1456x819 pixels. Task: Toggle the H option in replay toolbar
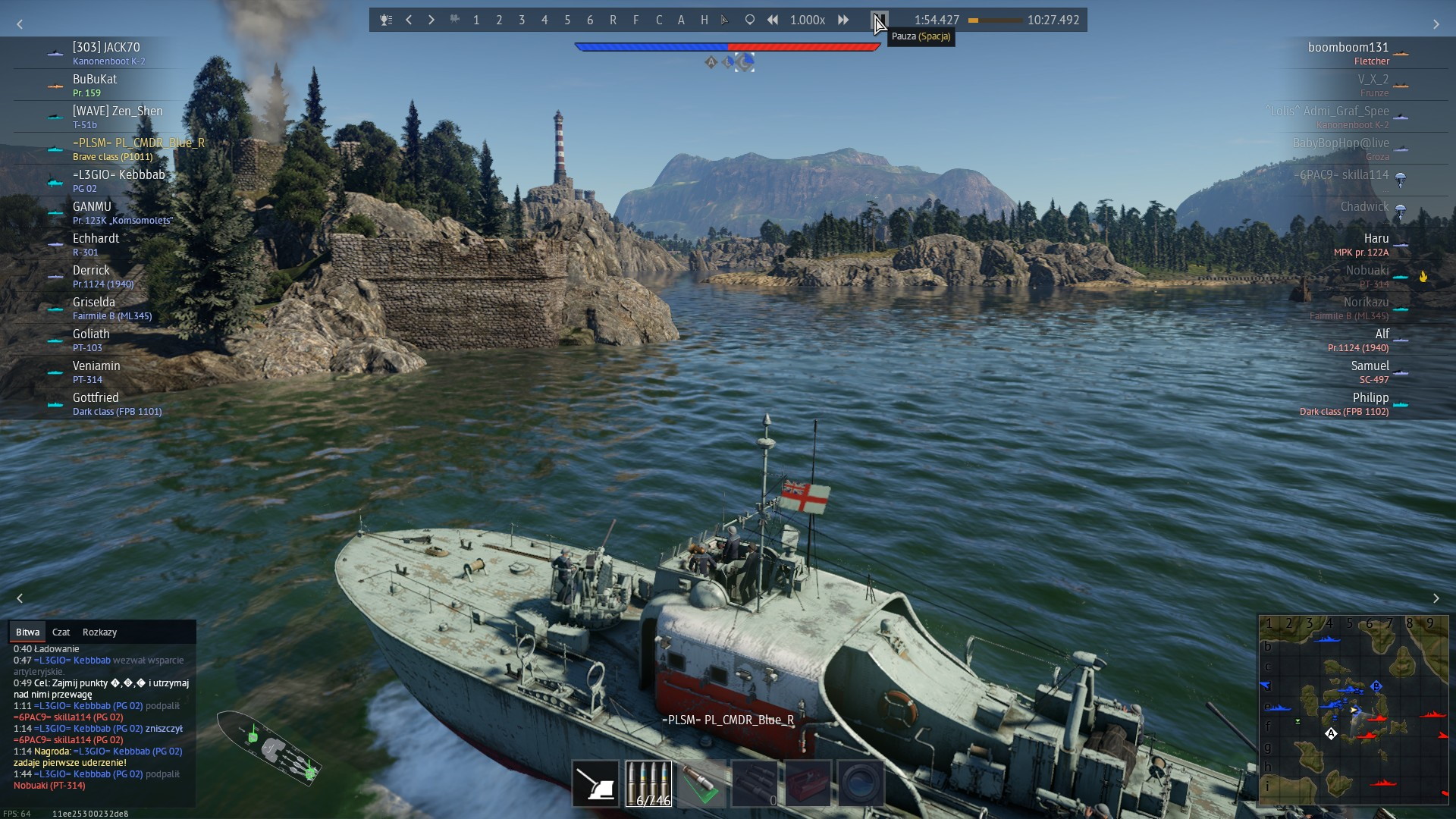click(704, 20)
